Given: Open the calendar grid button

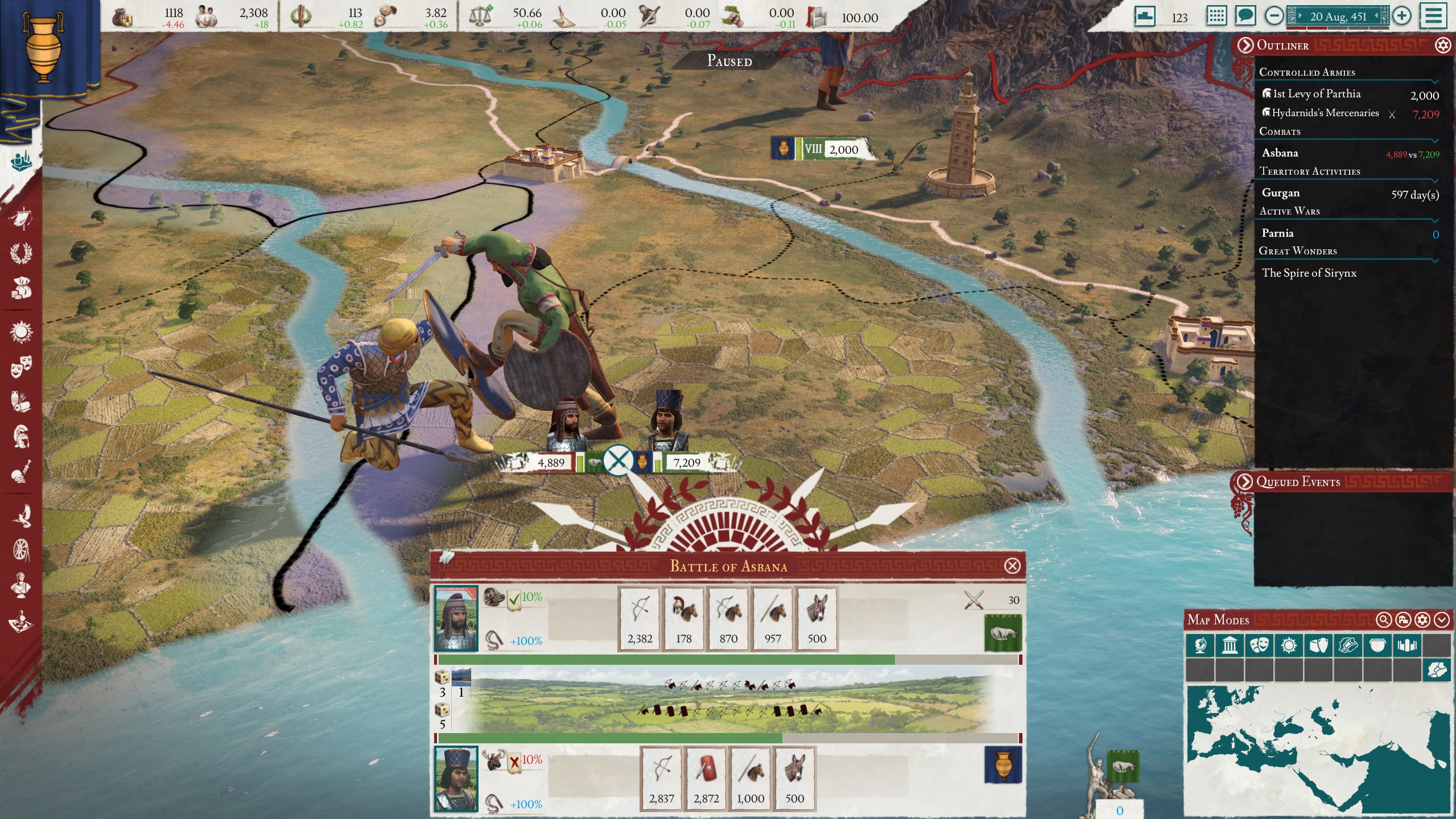Looking at the screenshot, I should (1216, 17).
